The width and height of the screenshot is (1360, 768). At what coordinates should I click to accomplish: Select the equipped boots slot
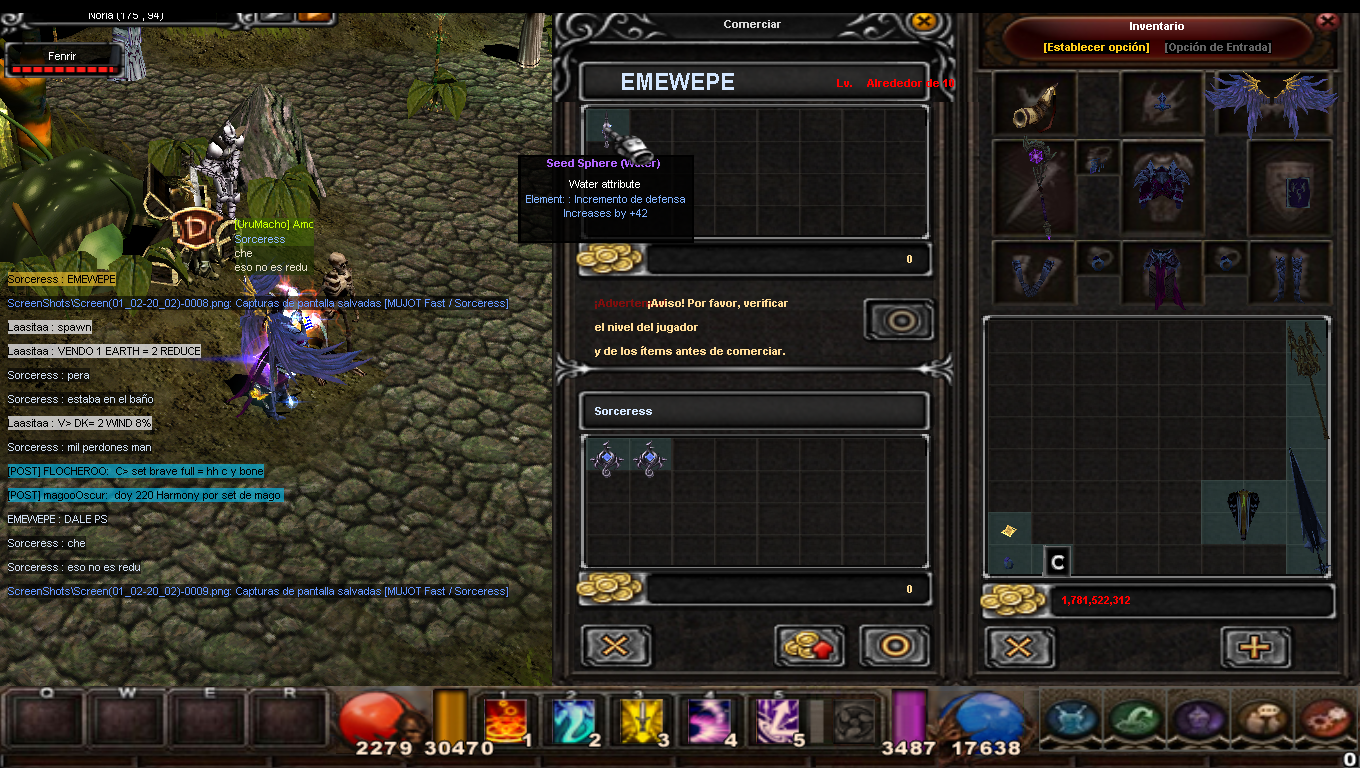pos(1290,272)
